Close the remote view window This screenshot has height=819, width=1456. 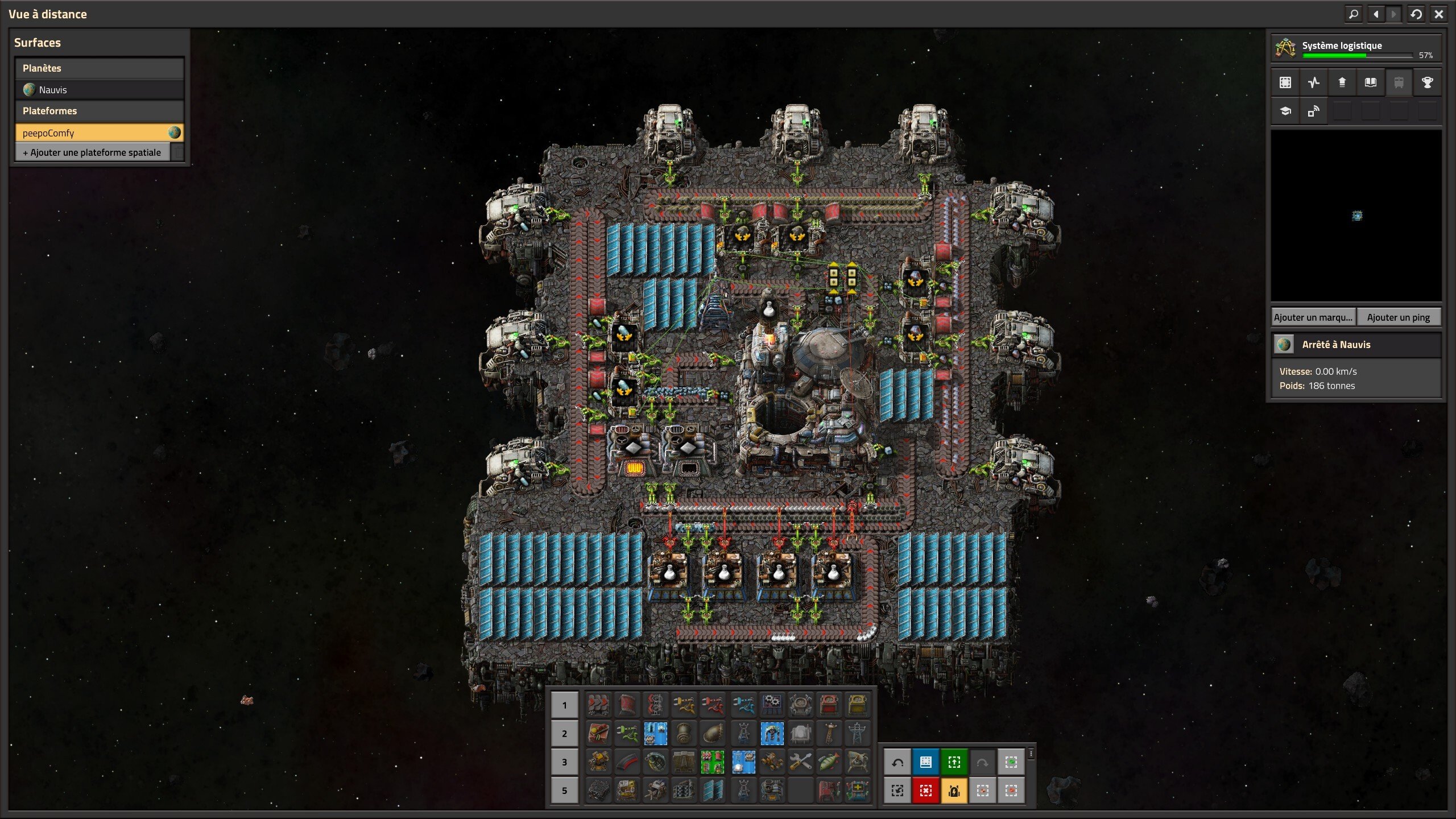(1438, 14)
